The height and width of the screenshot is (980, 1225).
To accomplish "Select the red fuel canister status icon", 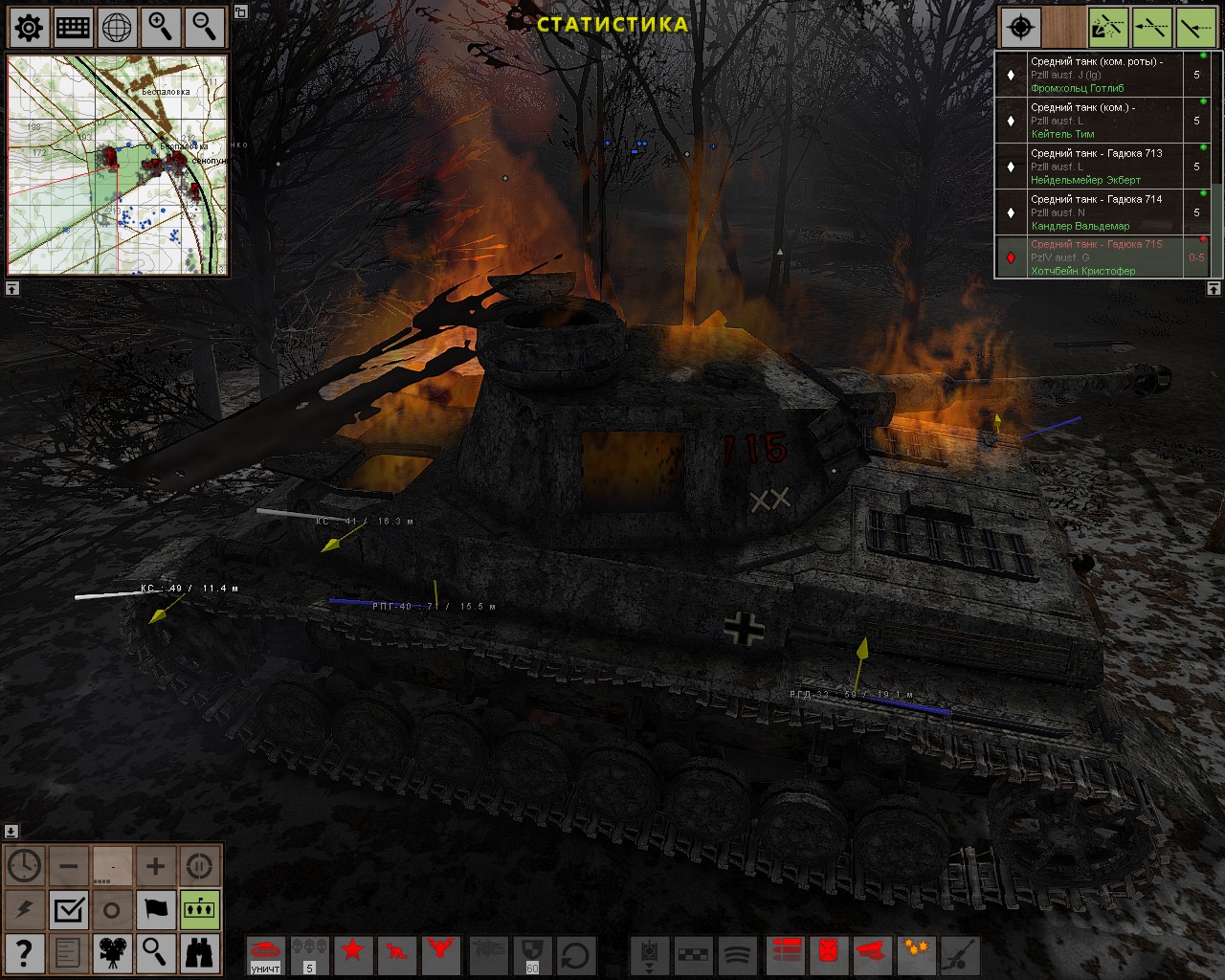I will tap(829, 953).
